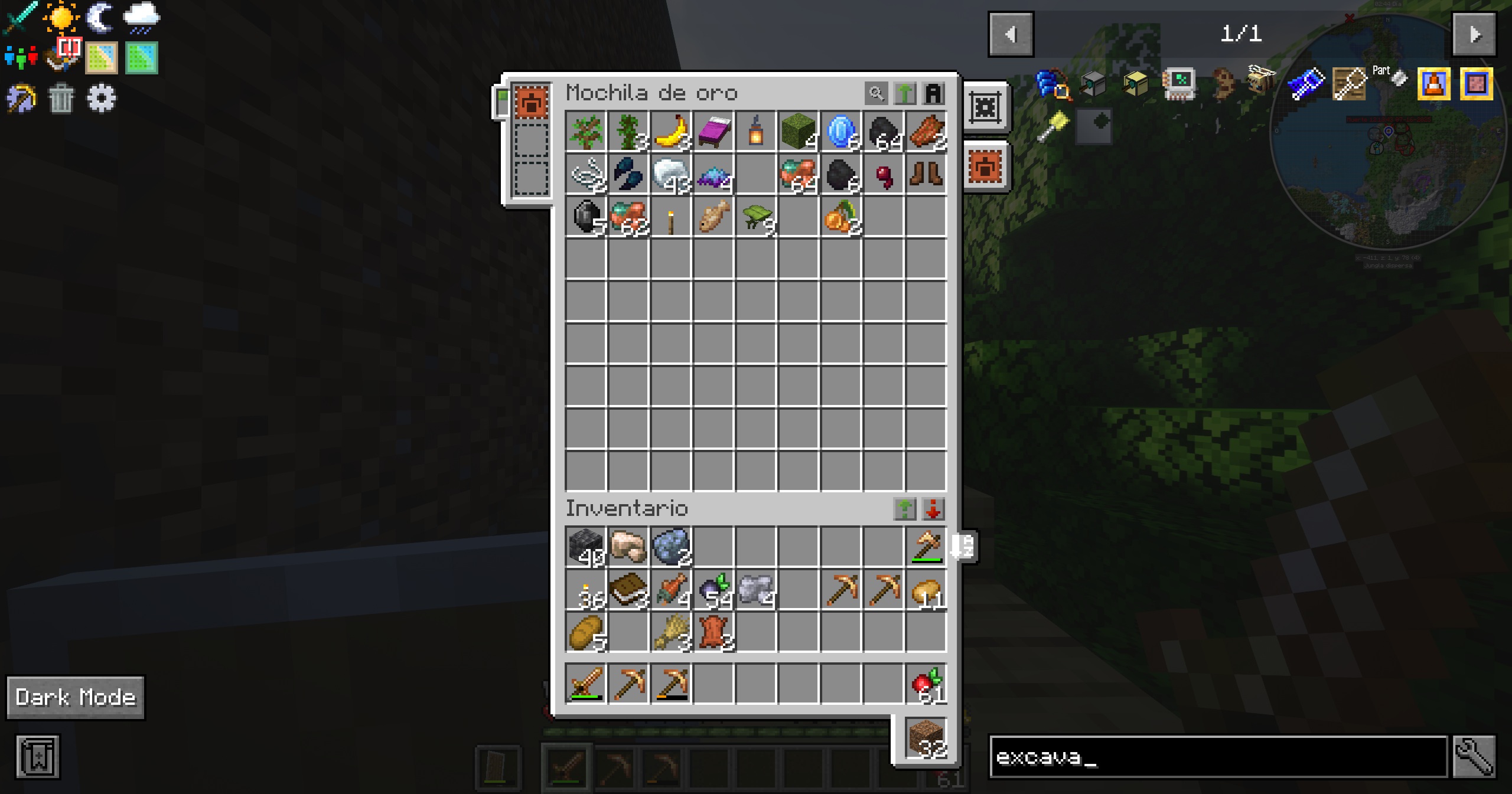Switch to the backpack tab on the left
Image resolution: width=1512 pixels, height=794 pixels.
[532, 102]
